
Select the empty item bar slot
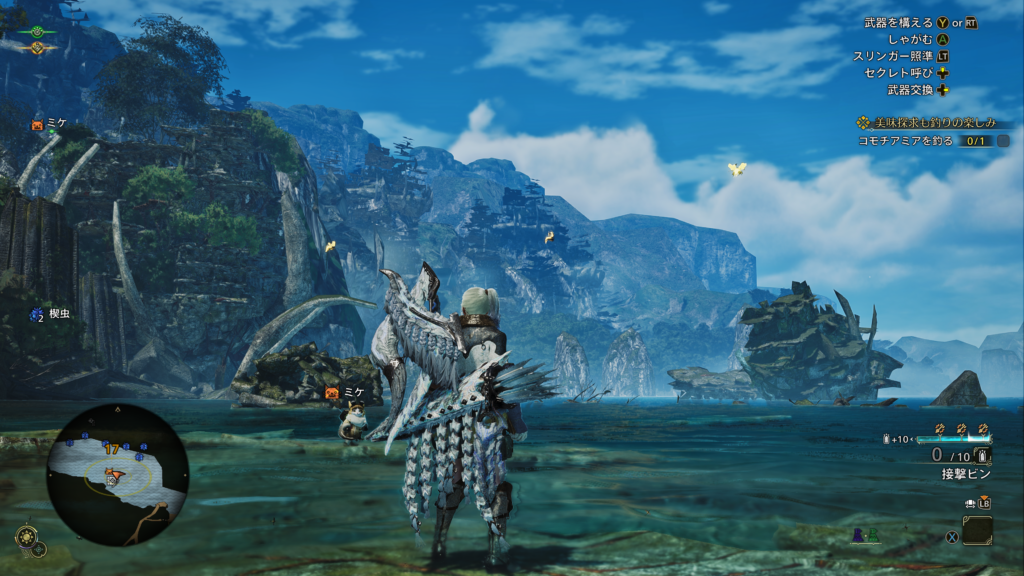tap(977, 530)
